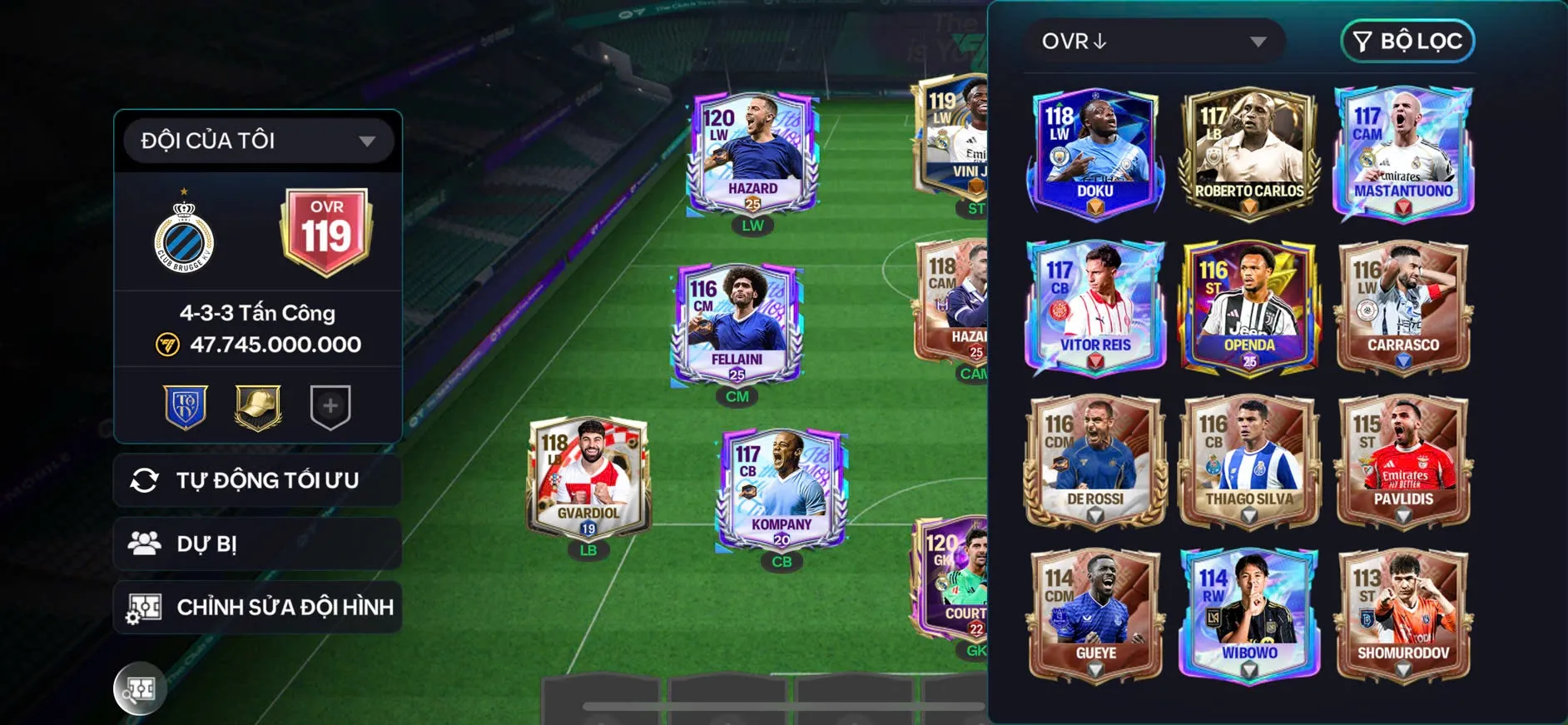Choose the Vitor Reis 117 CB card
Screen dimensions: 1568x725
(x=1094, y=306)
